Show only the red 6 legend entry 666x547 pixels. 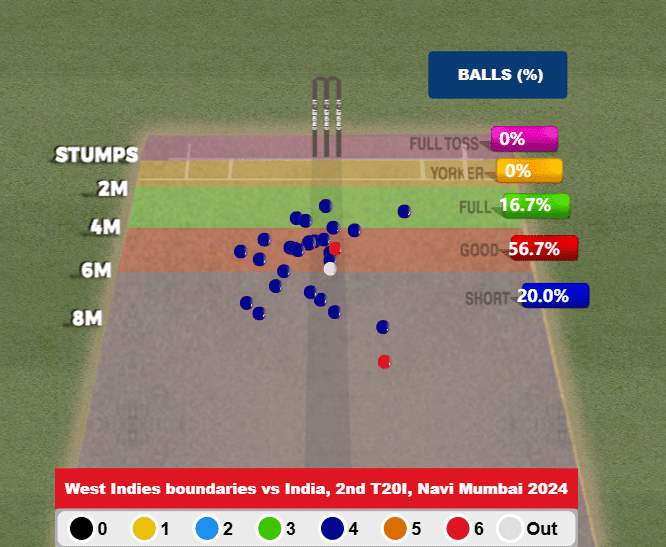click(467, 527)
